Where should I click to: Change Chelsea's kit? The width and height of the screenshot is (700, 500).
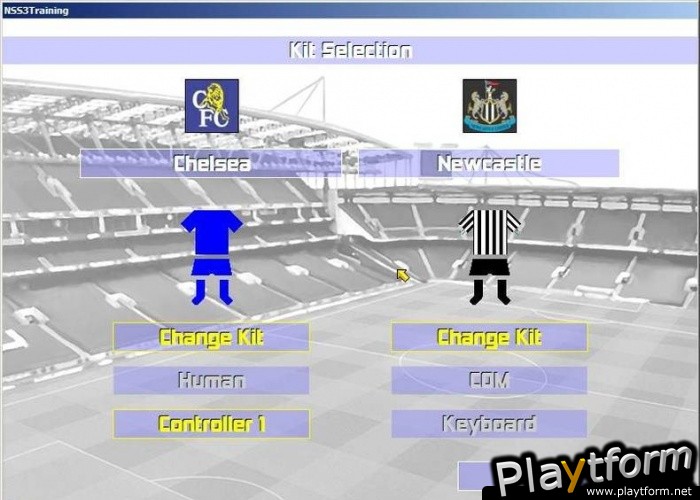[x=211, y=337]
